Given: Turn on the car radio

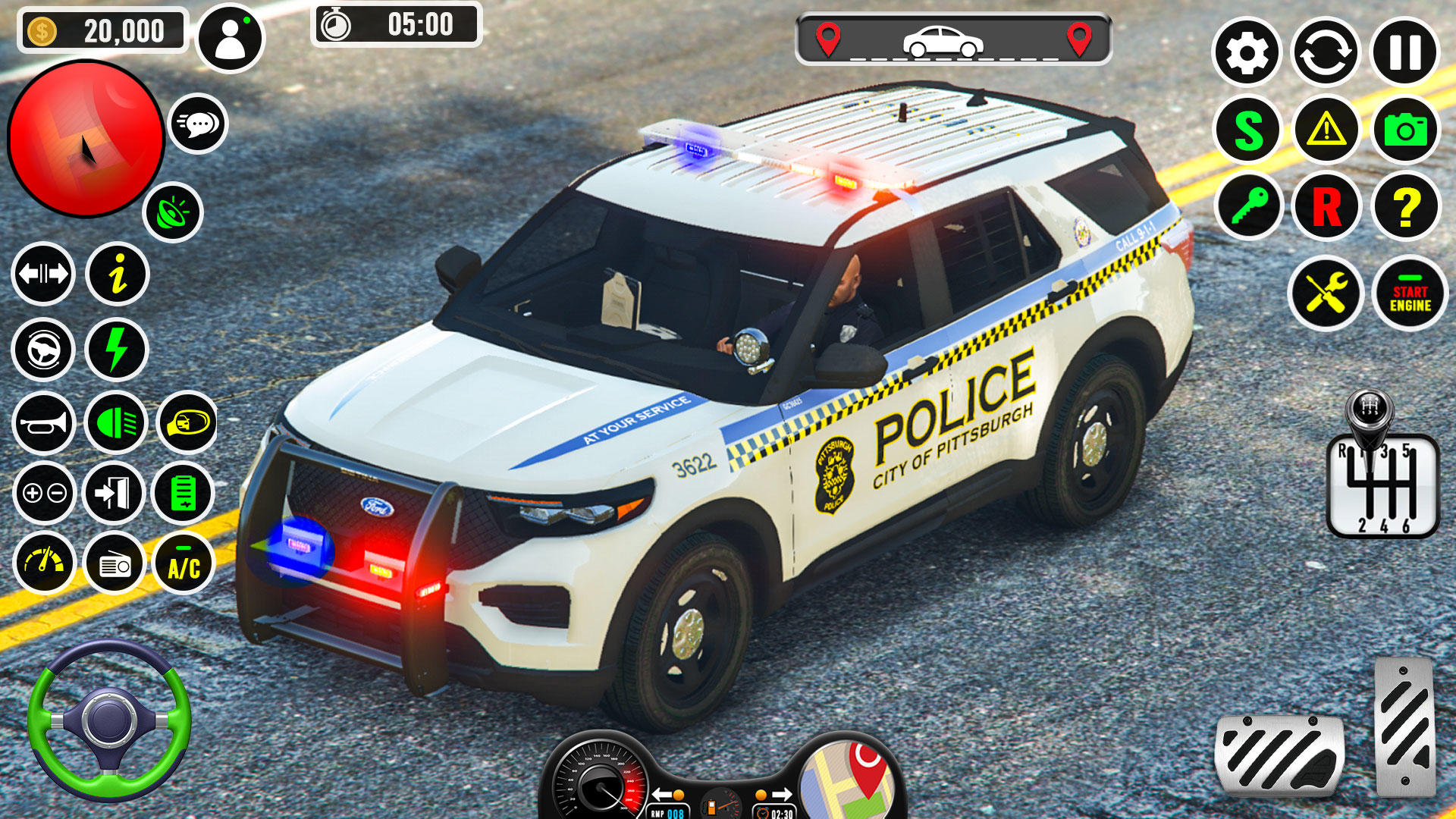Looking at the screenshot, I should tap(115, 565).
